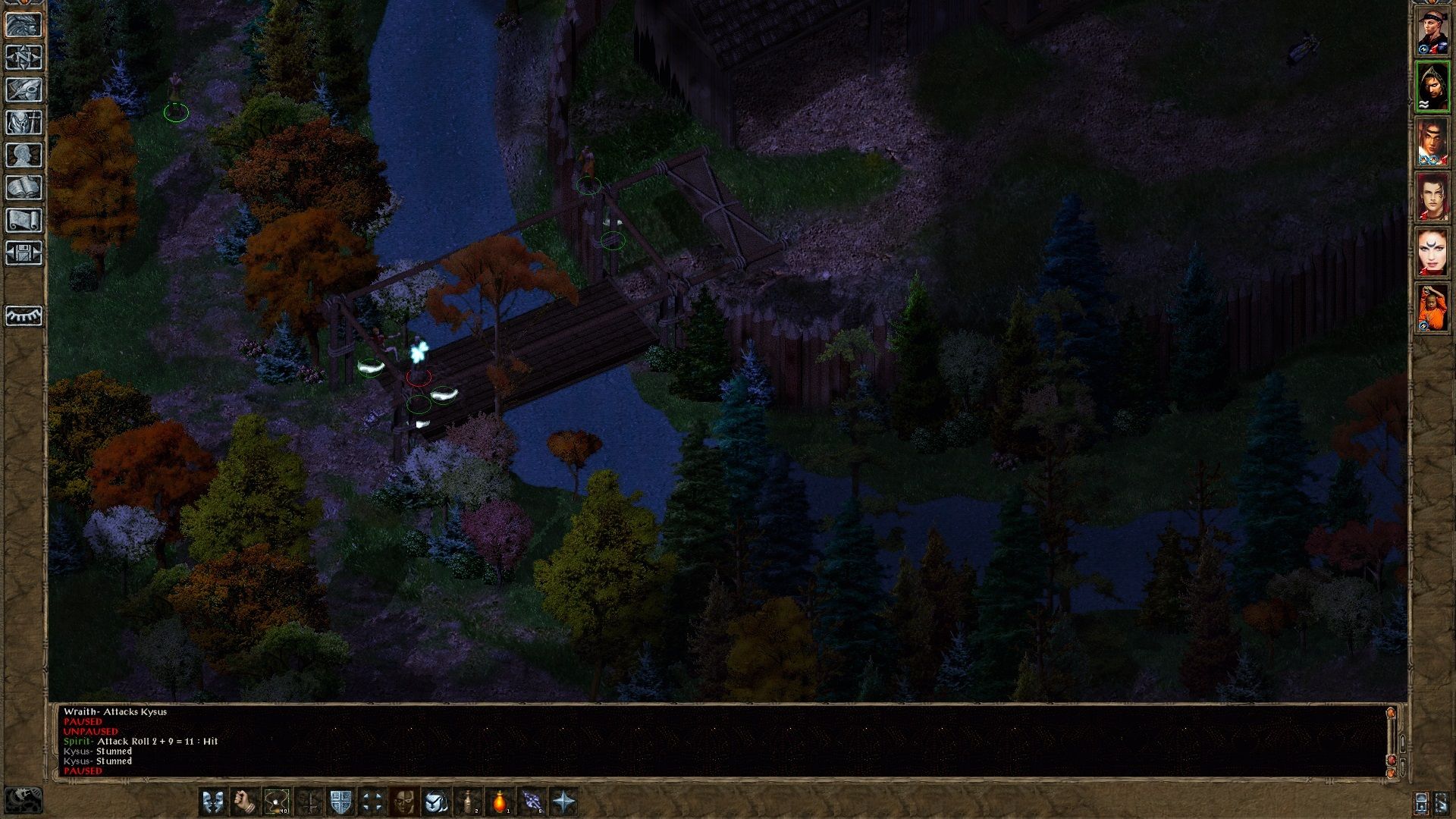Image resolution: width=1456 pixels, height=819 pixels.
Task: Select the headband character portrait
Action: click(x=1432, y=33)
